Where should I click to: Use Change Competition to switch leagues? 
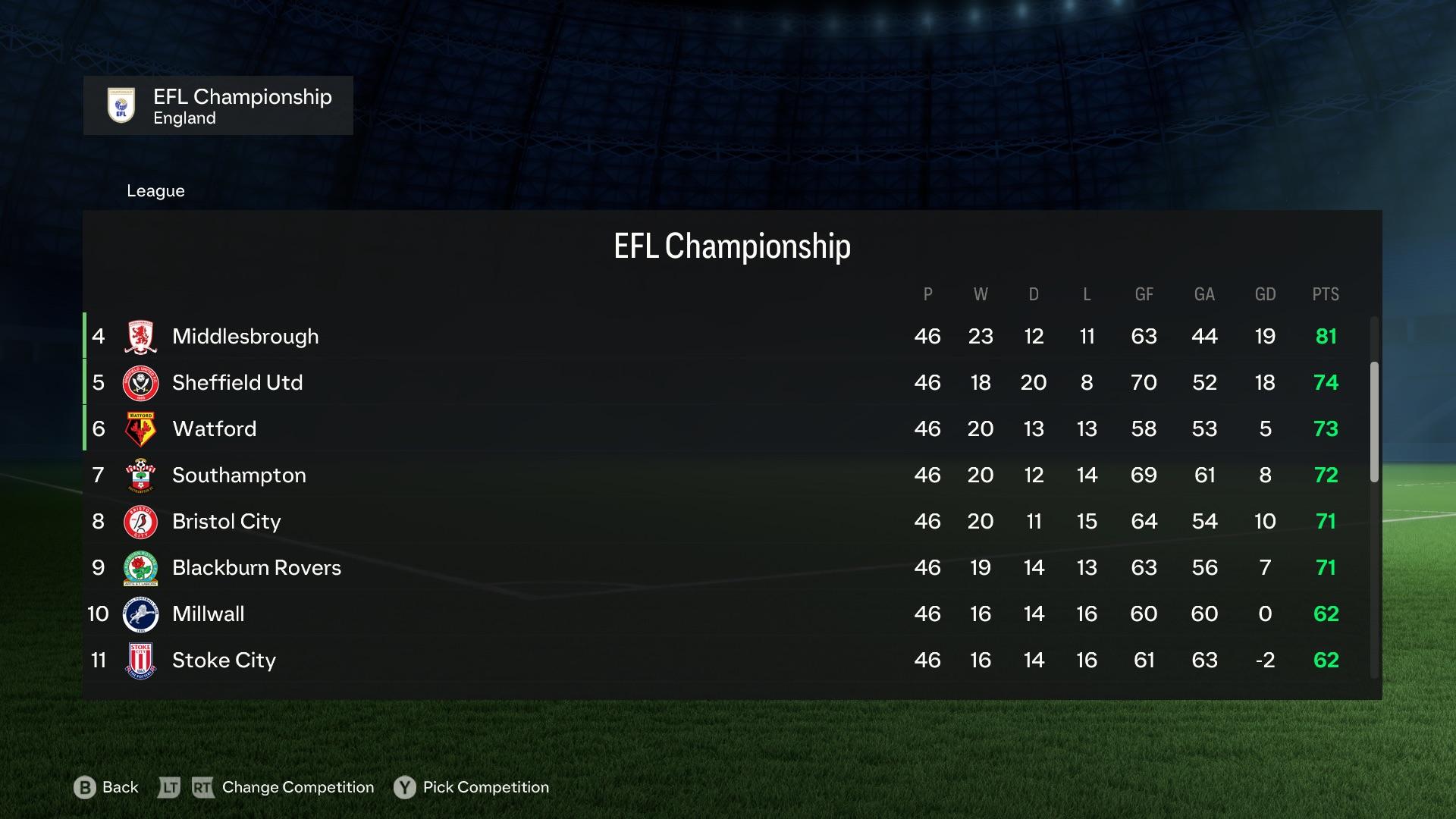click(296, 787)
